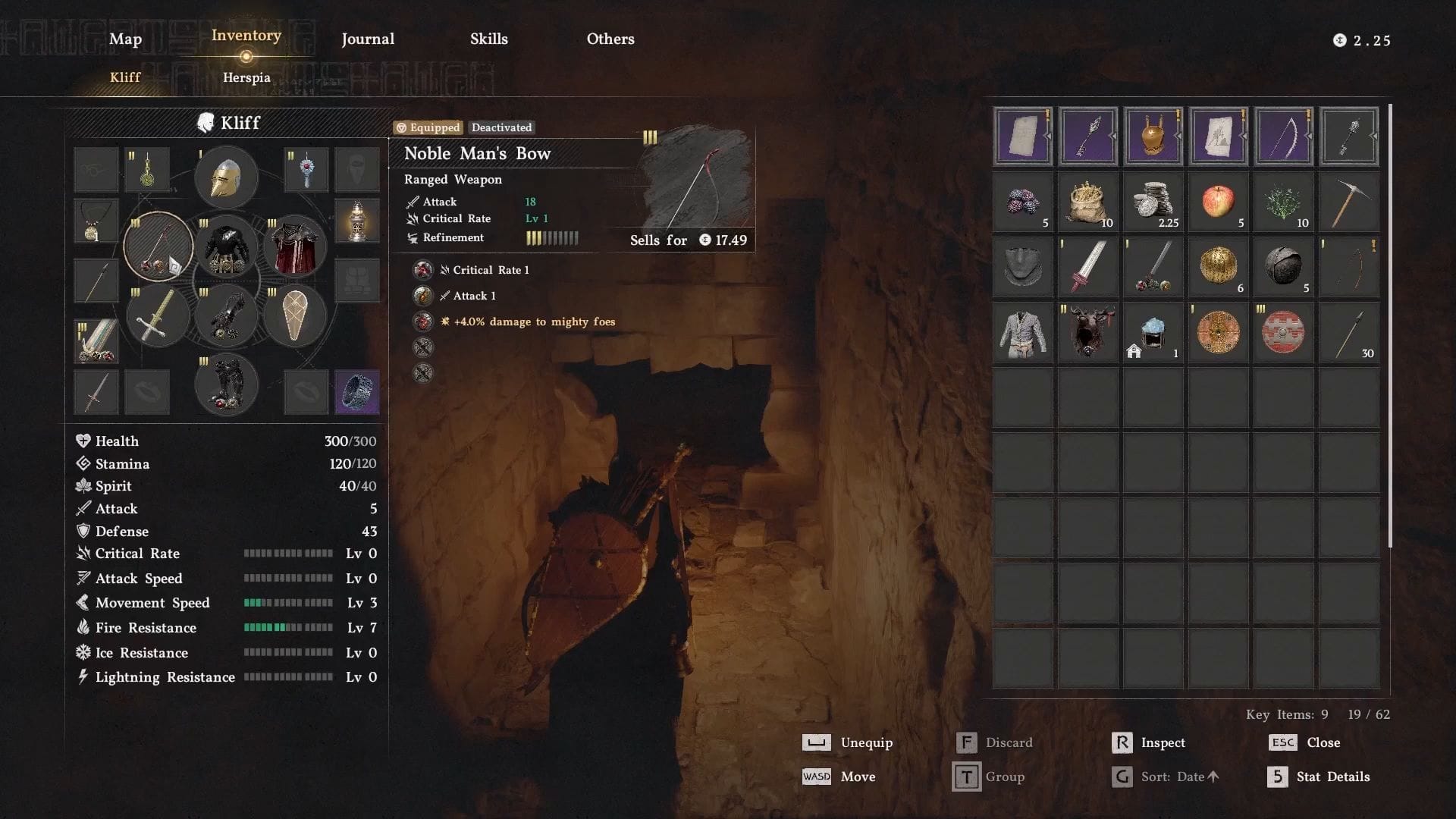Select the Others tab
Image resolution: width=1456 pixels, height=819 pixels.
610,39
